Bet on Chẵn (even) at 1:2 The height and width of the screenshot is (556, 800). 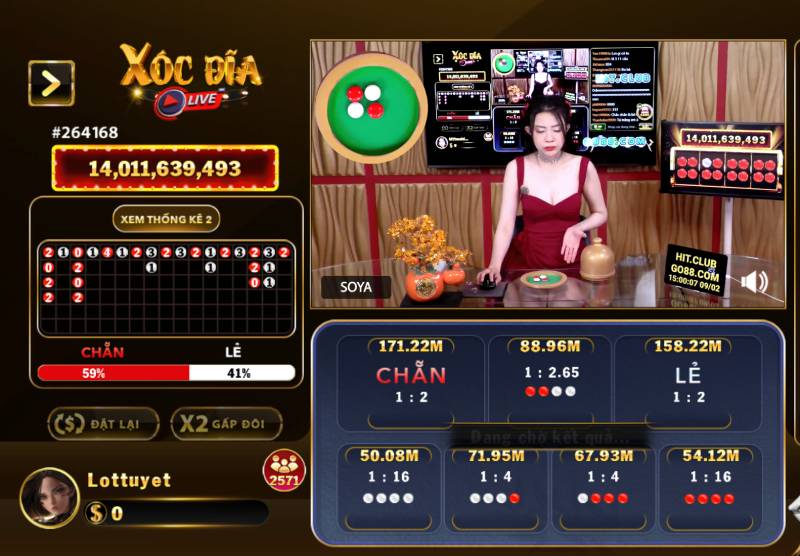411,380
